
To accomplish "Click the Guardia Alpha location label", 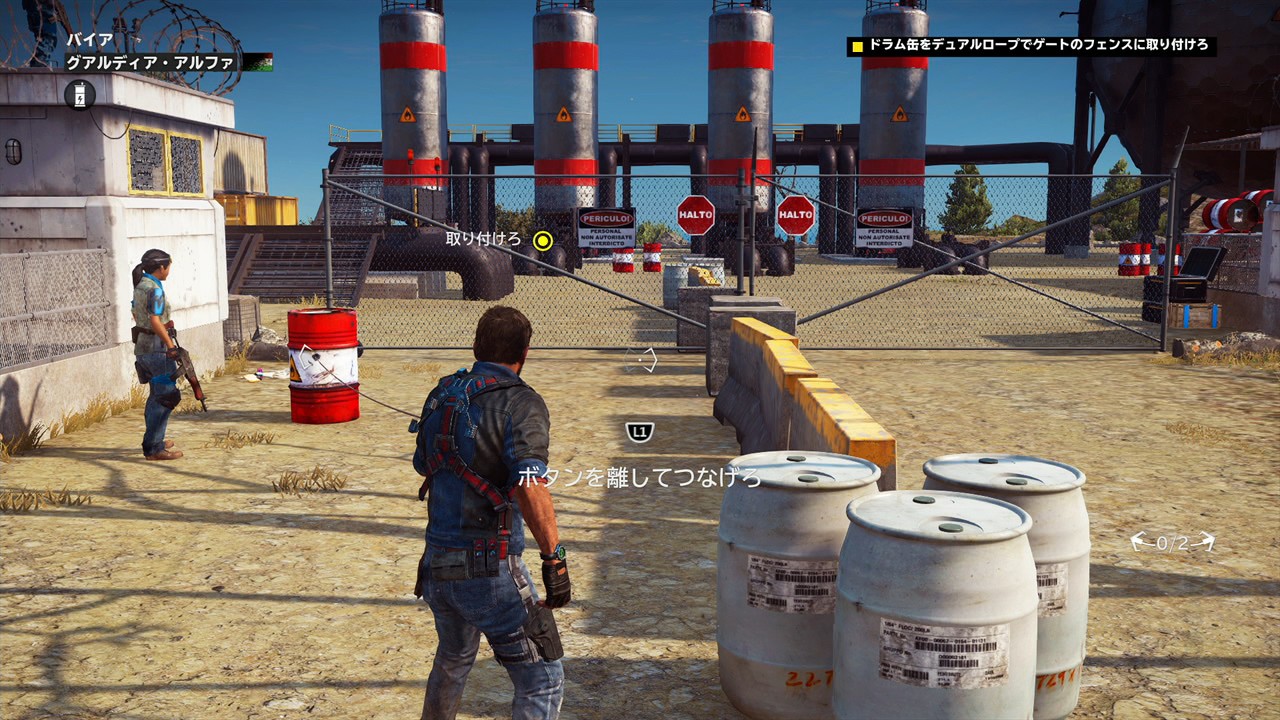I will 151,62.
